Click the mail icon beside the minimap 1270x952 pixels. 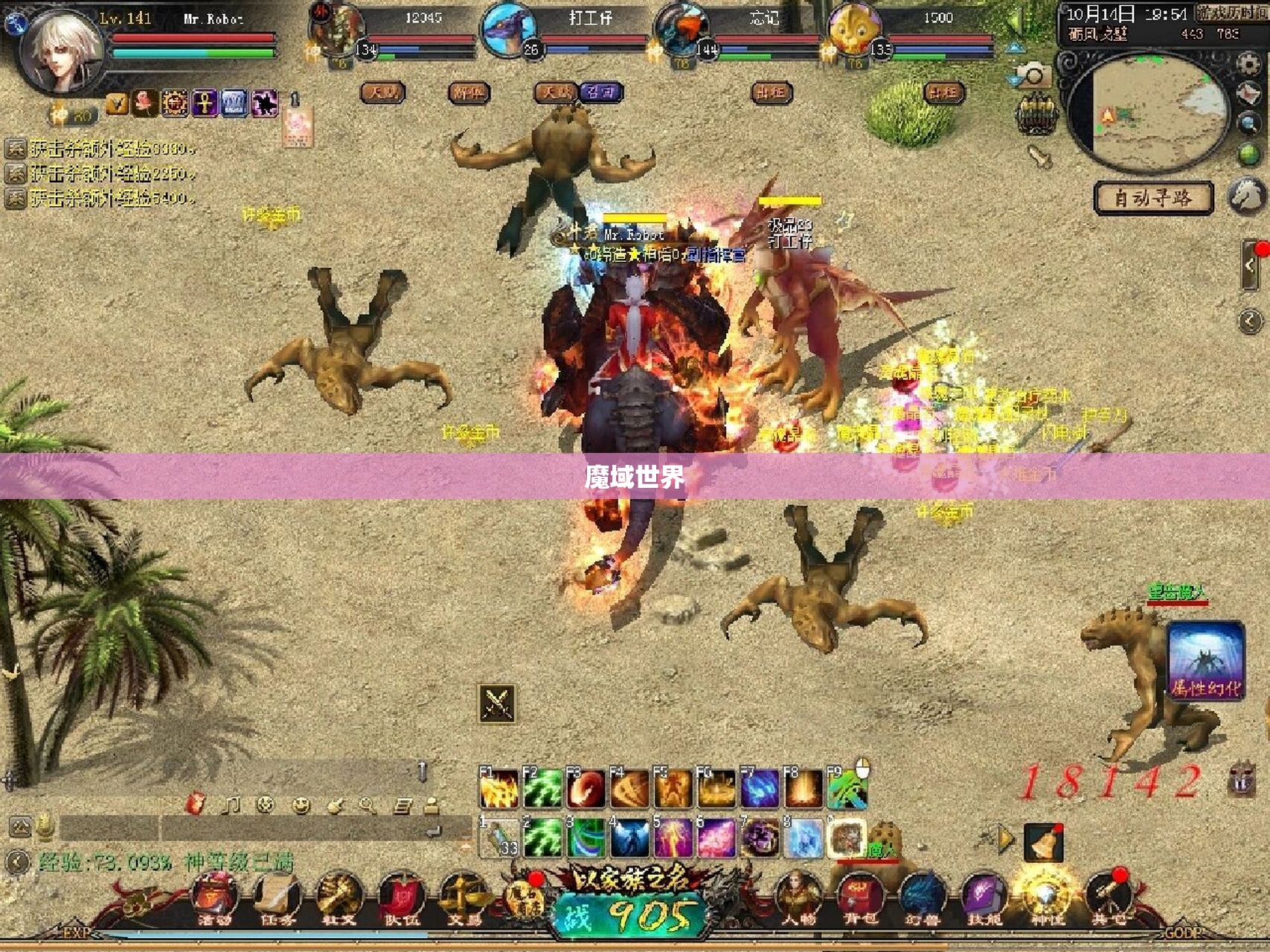point(1248,94)
